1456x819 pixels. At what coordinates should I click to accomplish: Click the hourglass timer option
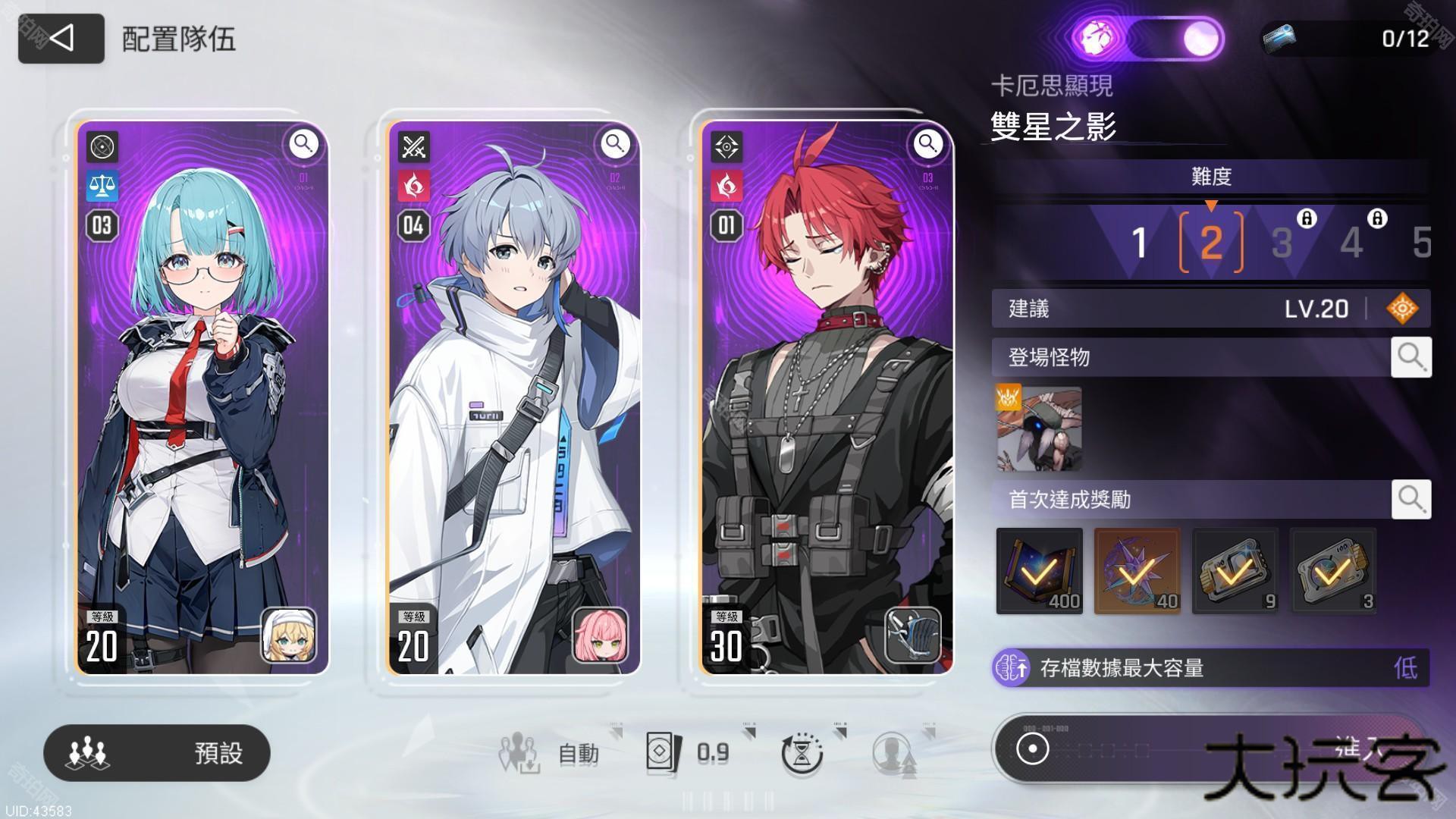(x=802, y=753)
